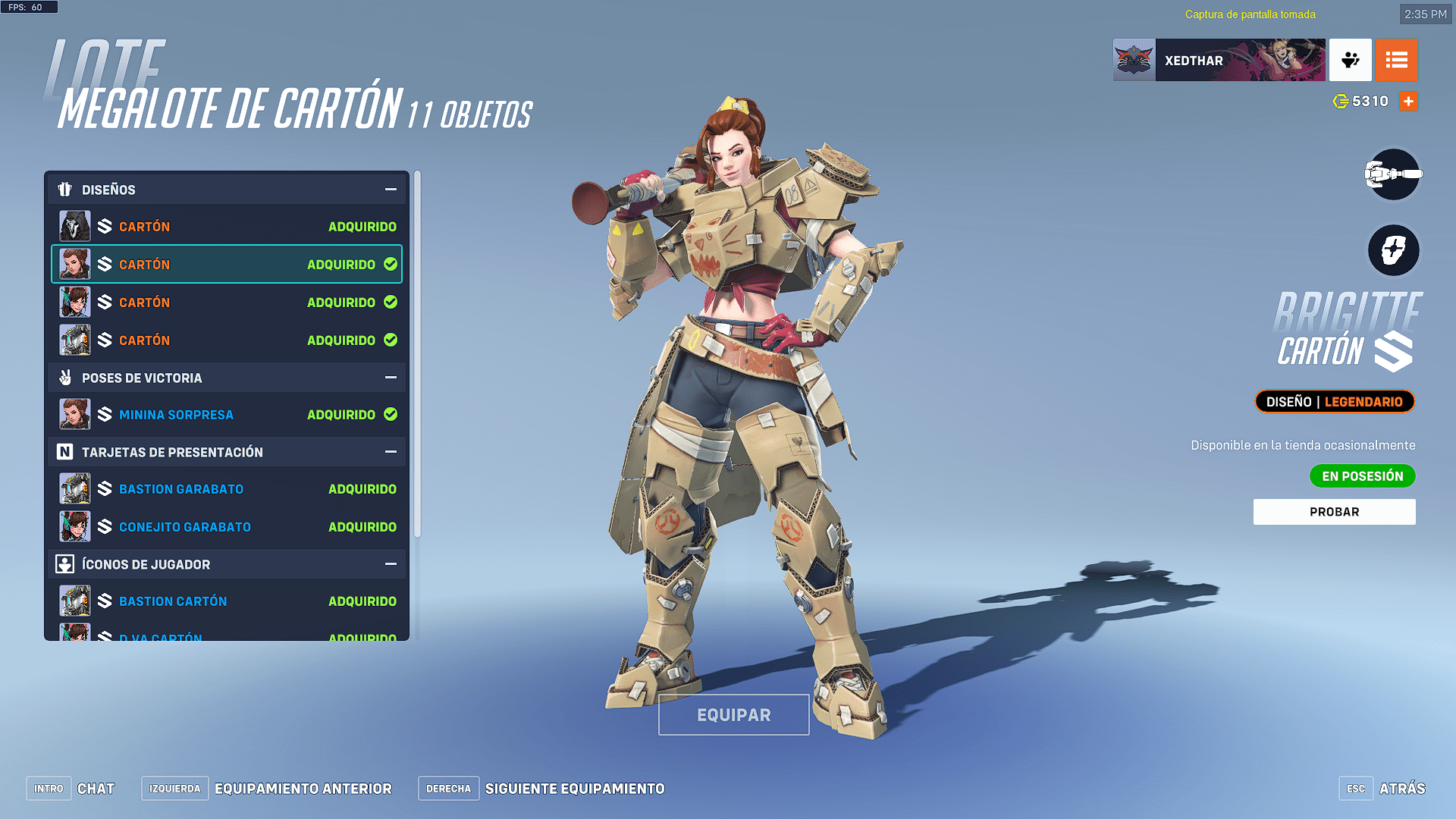Open the XEDTHAR player profile banner
Image resolution: width=1456 pixels, height=819 pixels.
(x=1219, y=60)
